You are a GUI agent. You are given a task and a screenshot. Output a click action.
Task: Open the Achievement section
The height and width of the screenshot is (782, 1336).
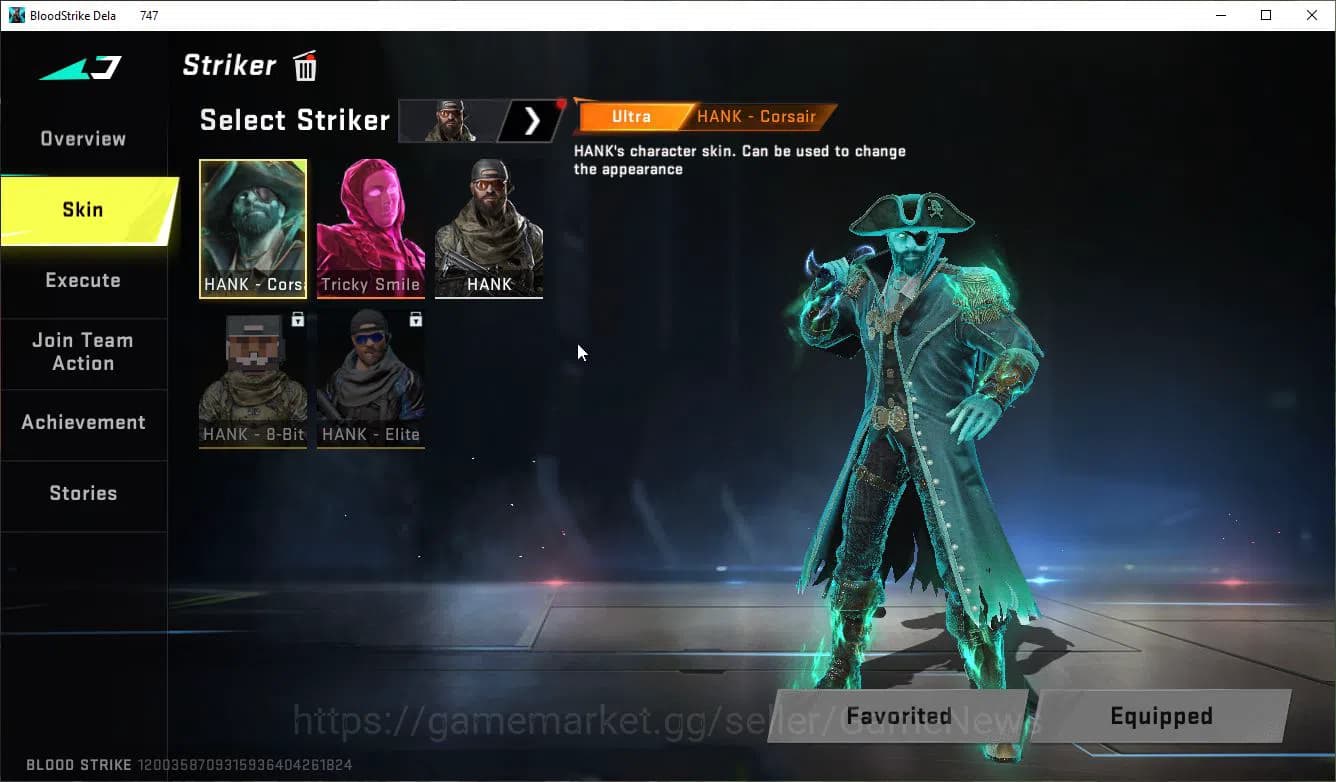tap(83, 422)
